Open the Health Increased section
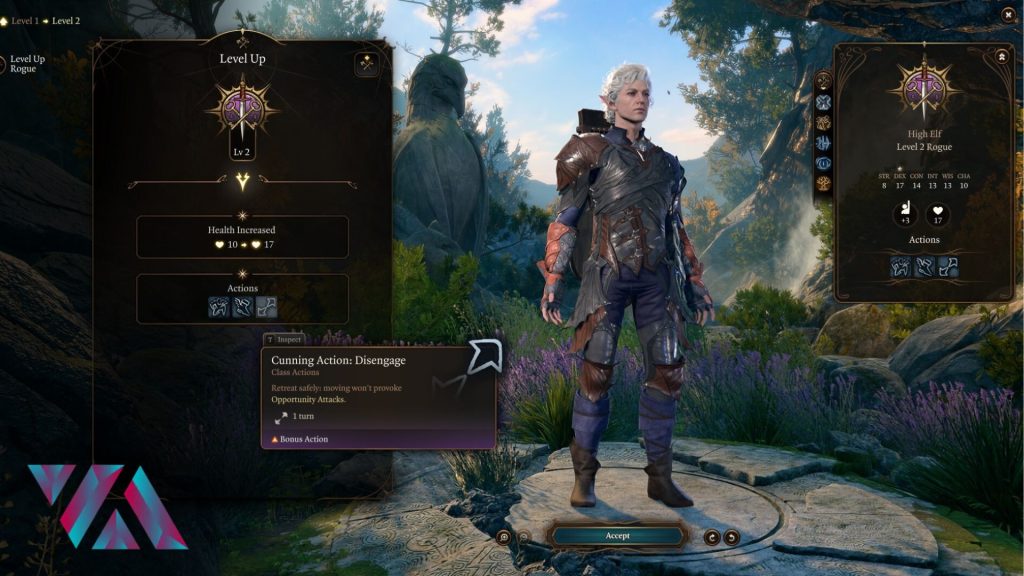 [242, 237]
